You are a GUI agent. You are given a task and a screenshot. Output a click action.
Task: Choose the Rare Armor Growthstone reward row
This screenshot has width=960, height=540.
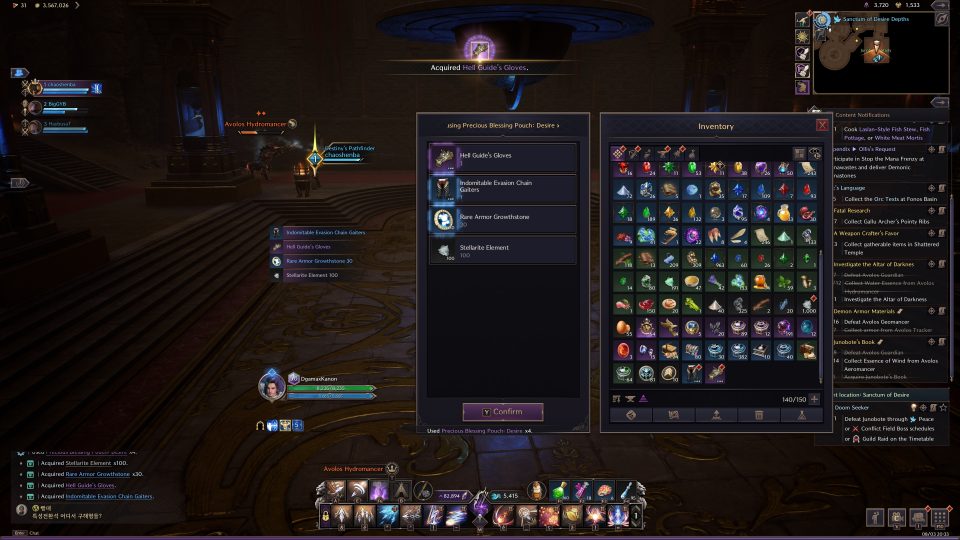[503, 220]
